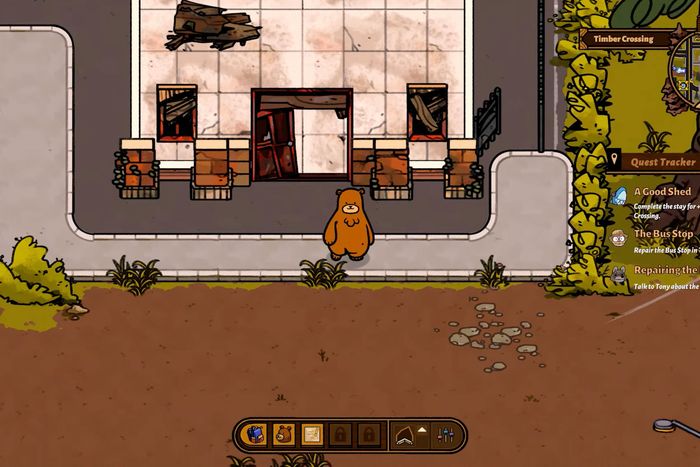Click the roof build-mode icon
Image resolution: width=700 pixels, height=467 pixels.
click(408, 435)
